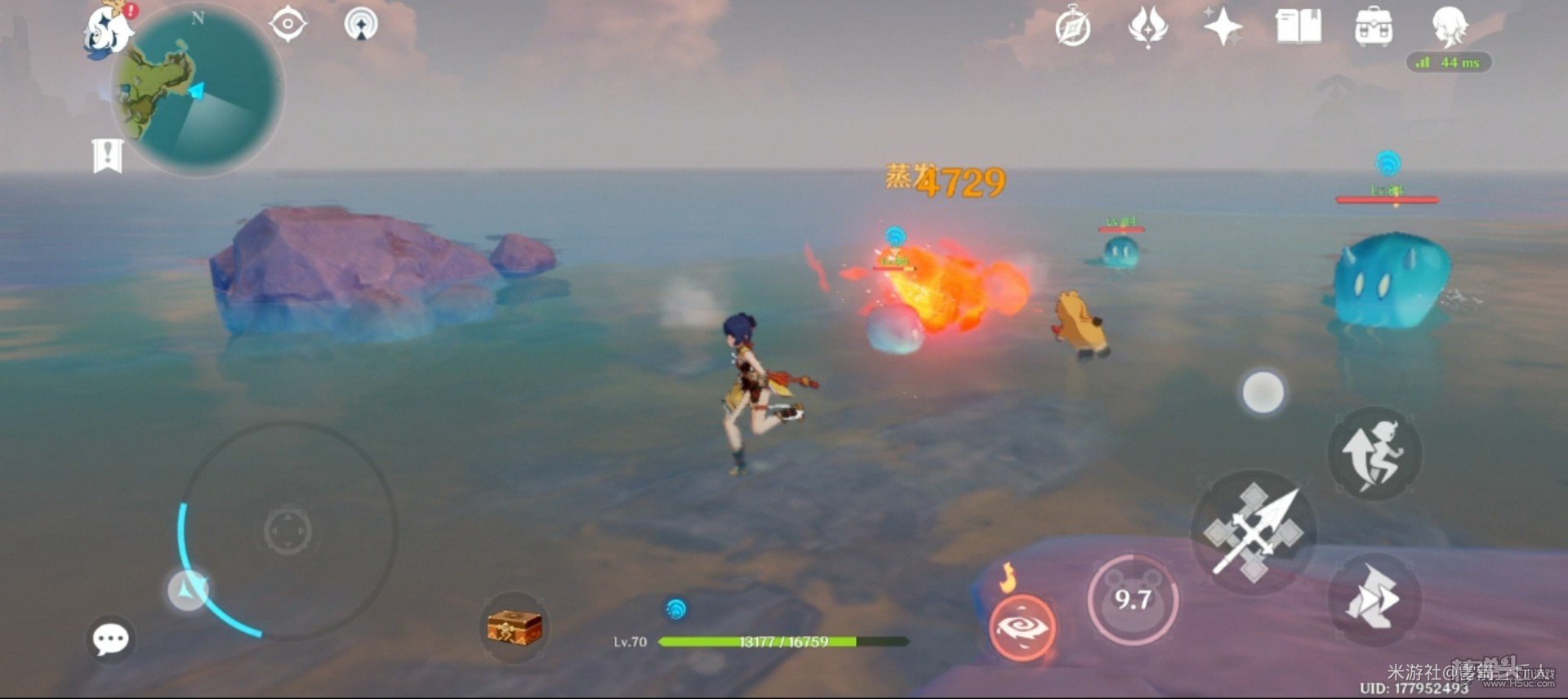1568x699 pixels.
Task: Open the backpack inventory
Action: coord(1374,28)
